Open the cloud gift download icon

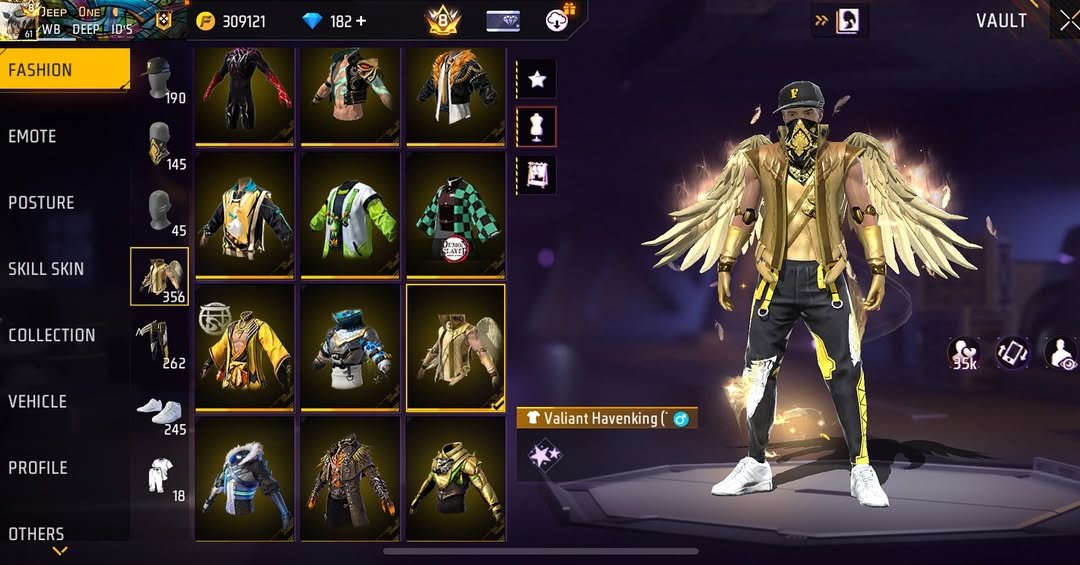click(x=559, y=19)
